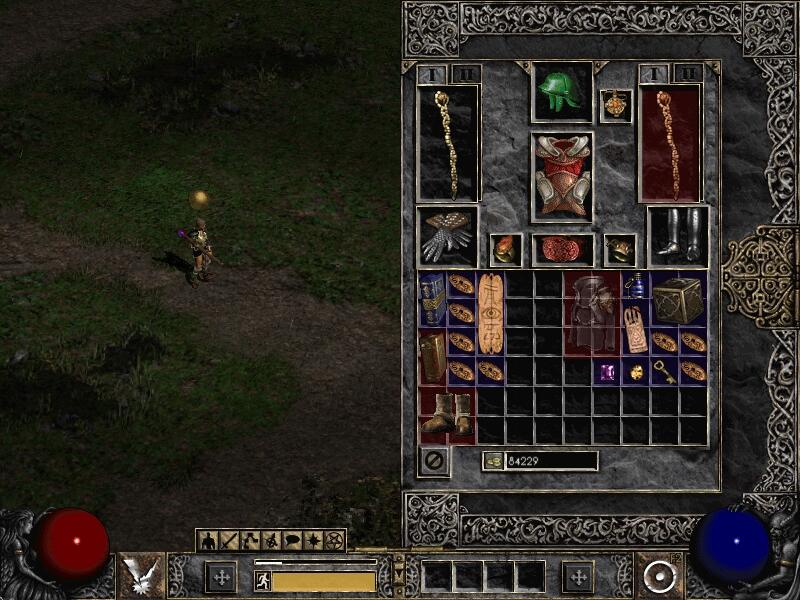
Task: Click the gold coin button
Action: tap(493, 461)
